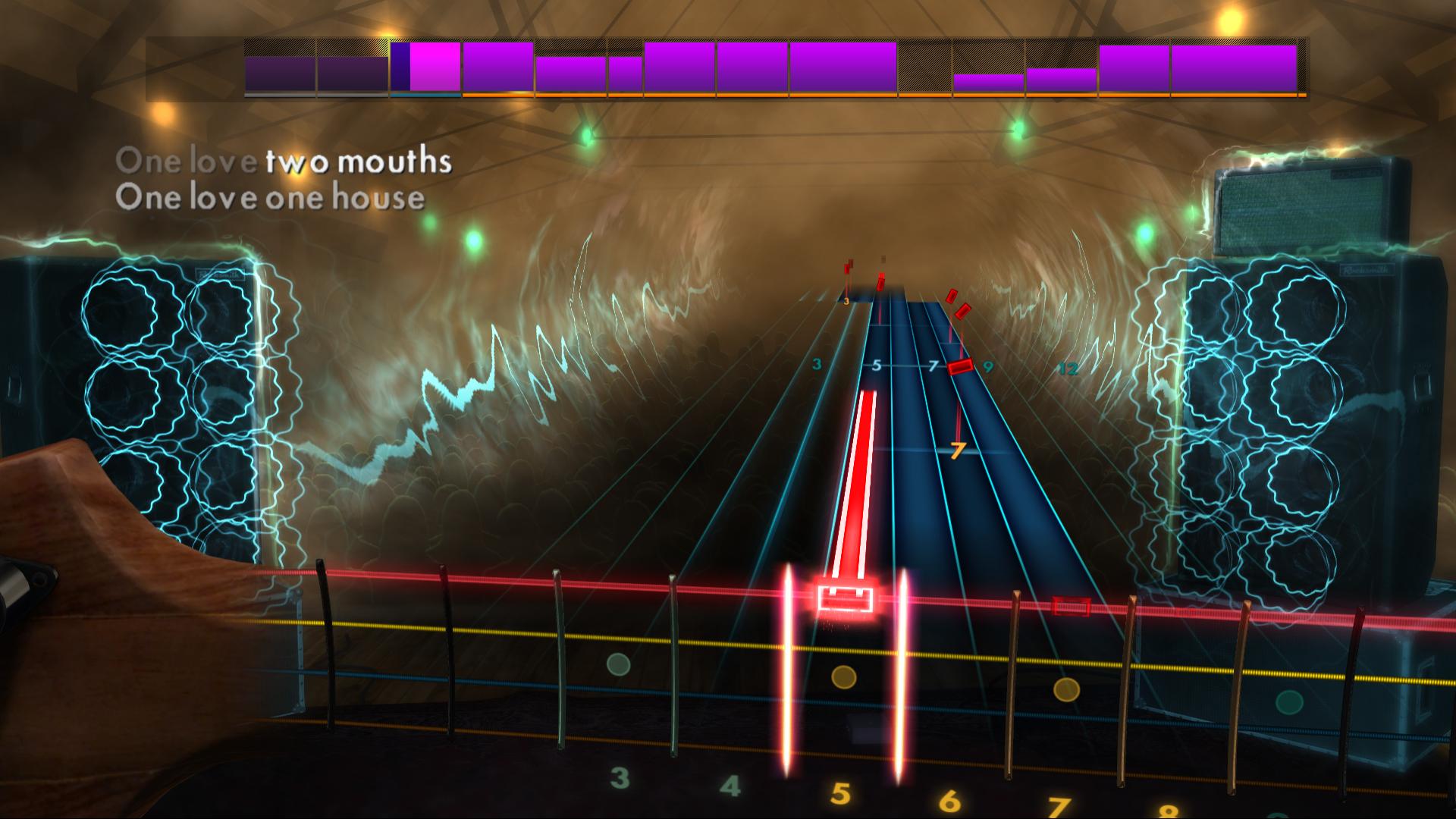Click the bright red note gem on the strike line
Image resolution: width=1456 pixels, height=819 pixels.
(844, 598)
